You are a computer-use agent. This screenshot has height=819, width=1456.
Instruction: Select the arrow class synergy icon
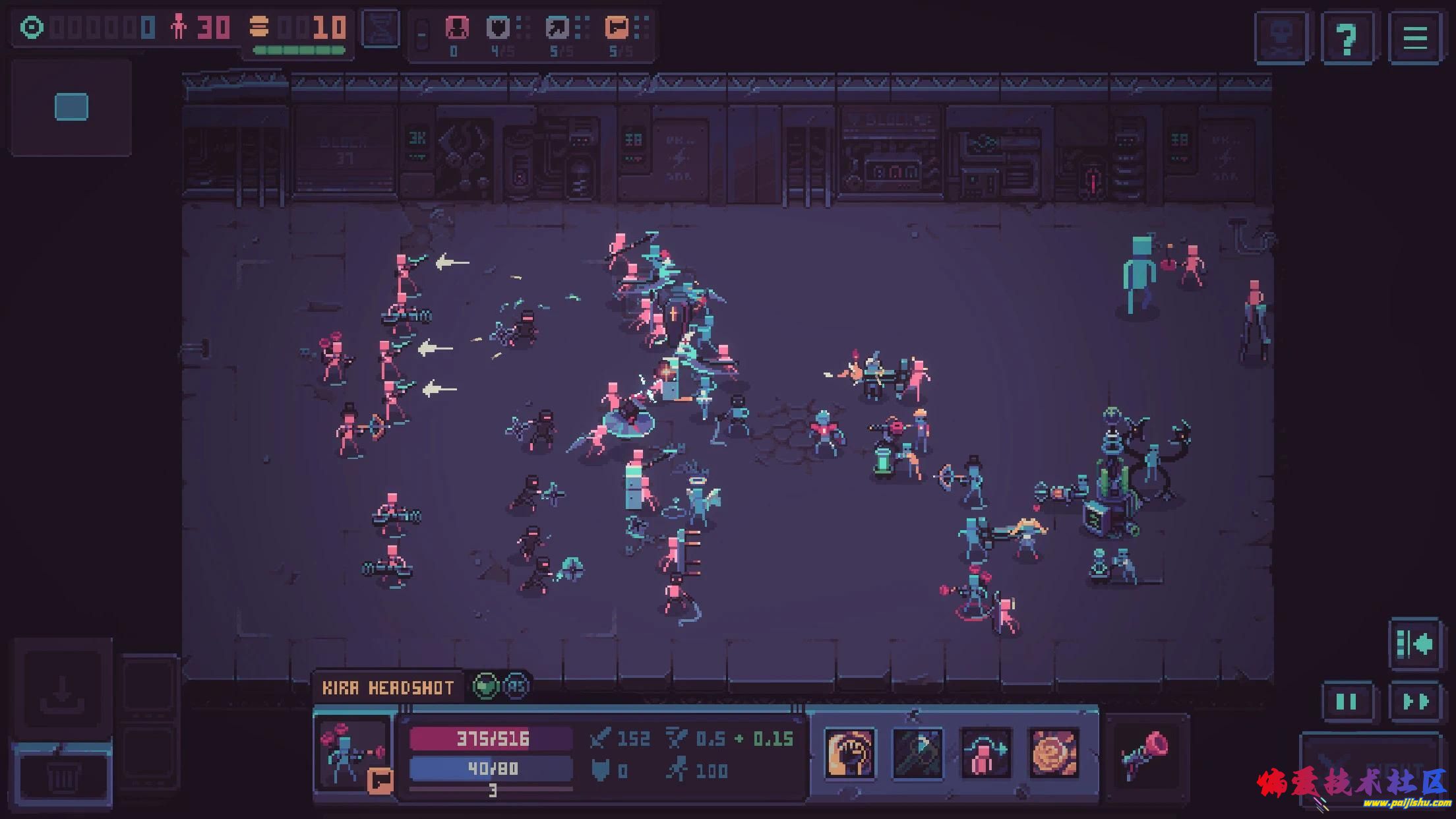point(558,28)
